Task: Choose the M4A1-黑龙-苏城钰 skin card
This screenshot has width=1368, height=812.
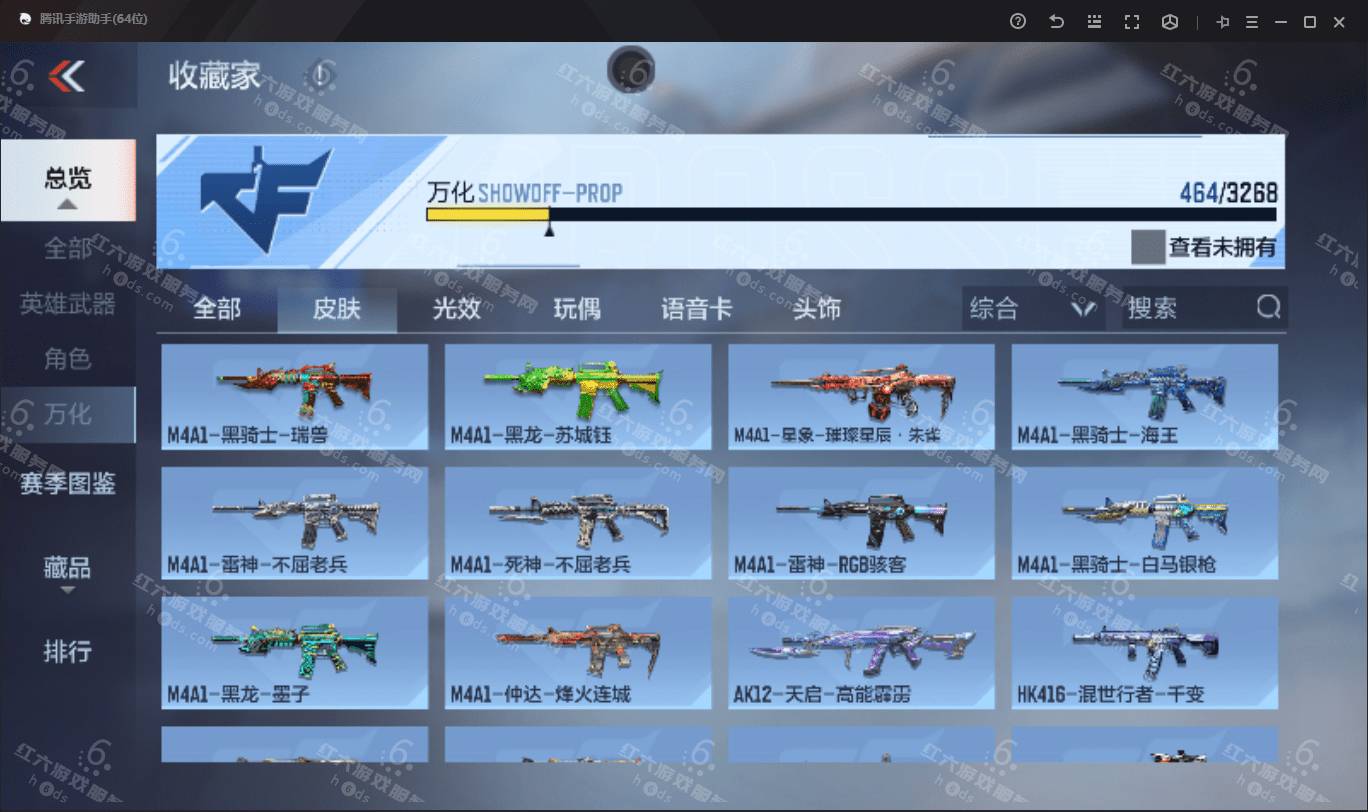Action: 578,397
